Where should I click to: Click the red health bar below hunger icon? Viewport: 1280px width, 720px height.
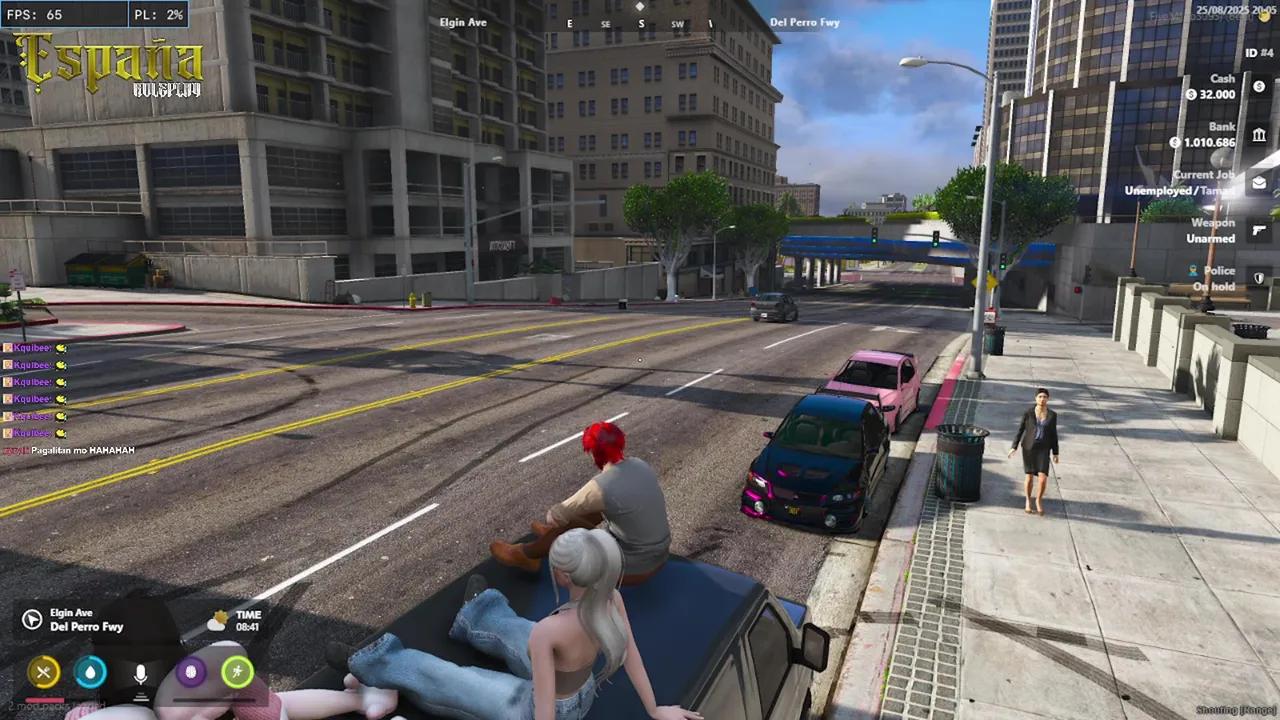click(x=44, y=700)
